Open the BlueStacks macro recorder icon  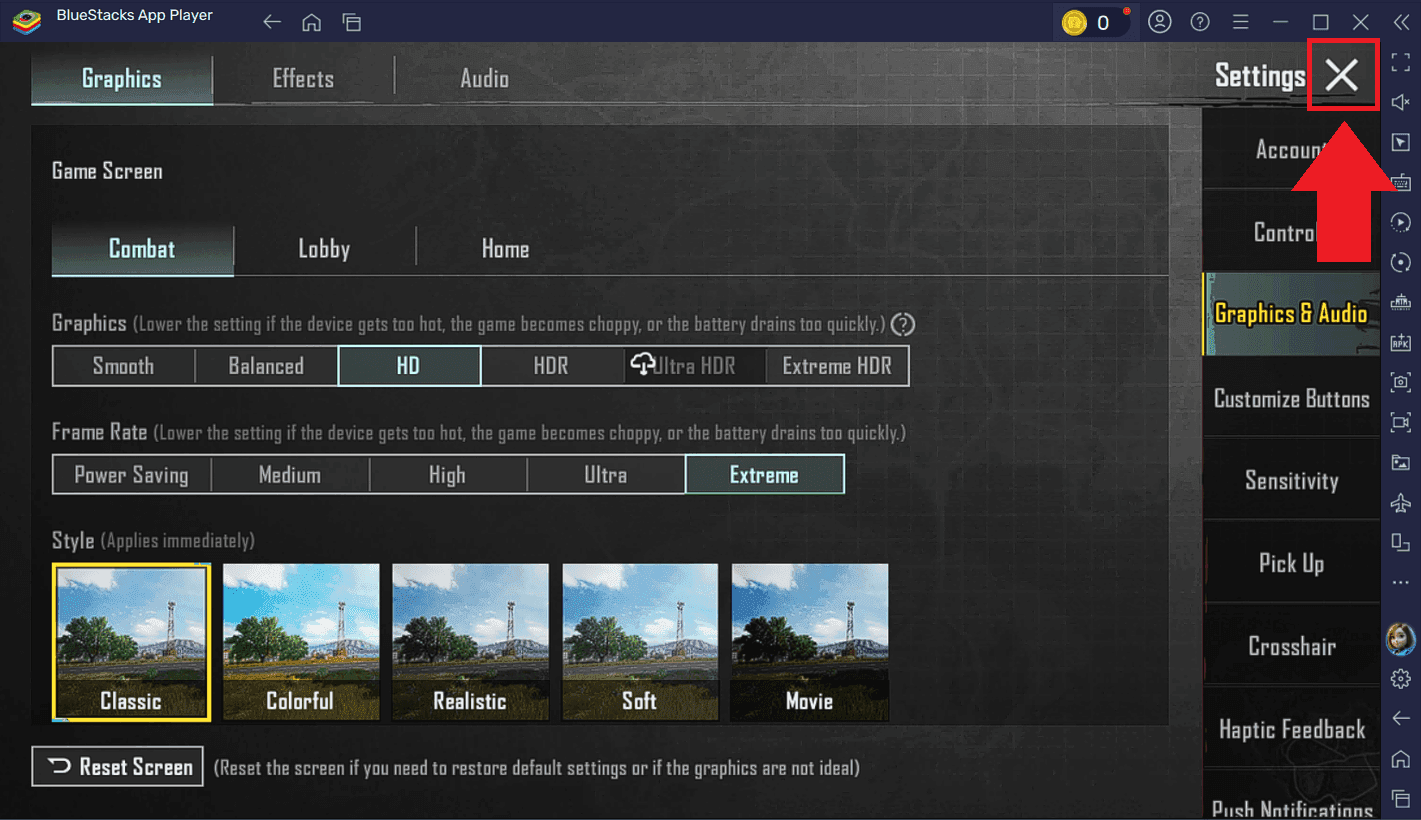[x=1400, y=222]
